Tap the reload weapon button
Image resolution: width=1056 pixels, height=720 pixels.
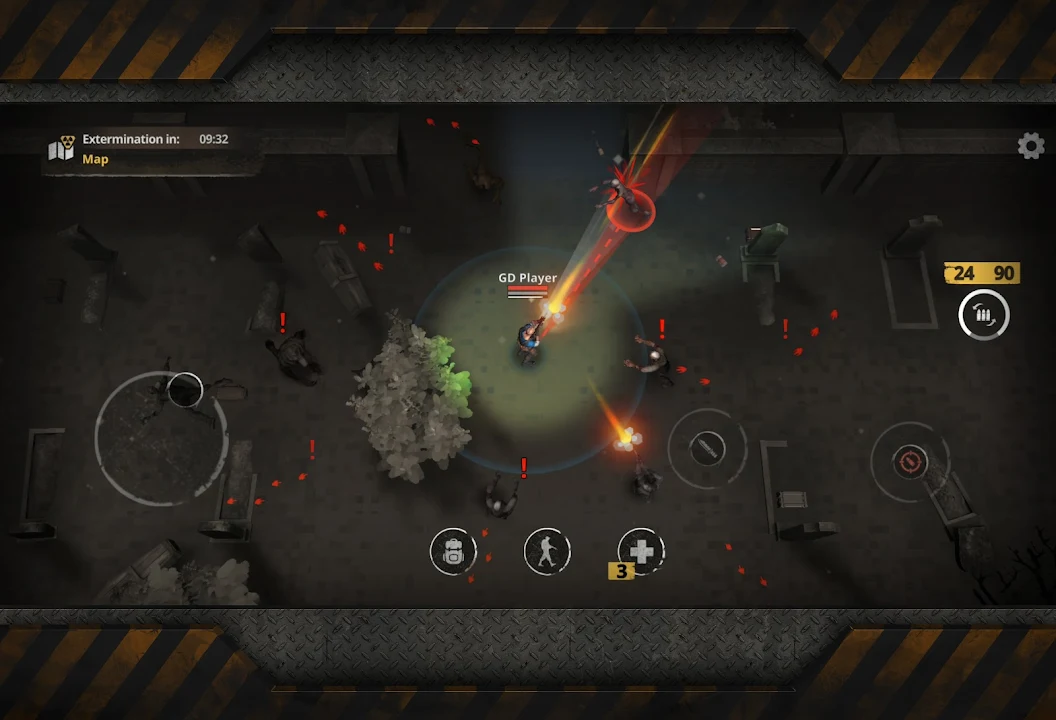[984, 316]
